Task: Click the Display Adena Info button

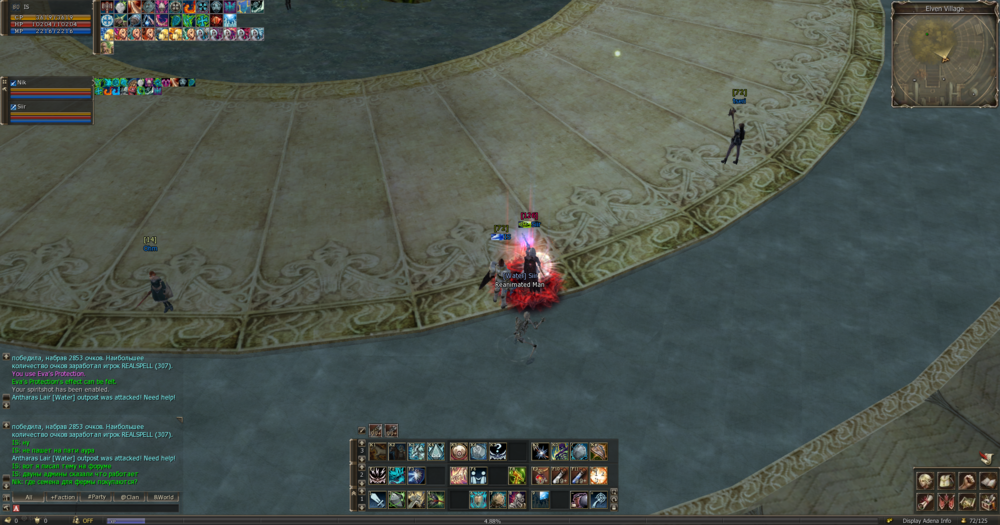Action: [925, 521]
